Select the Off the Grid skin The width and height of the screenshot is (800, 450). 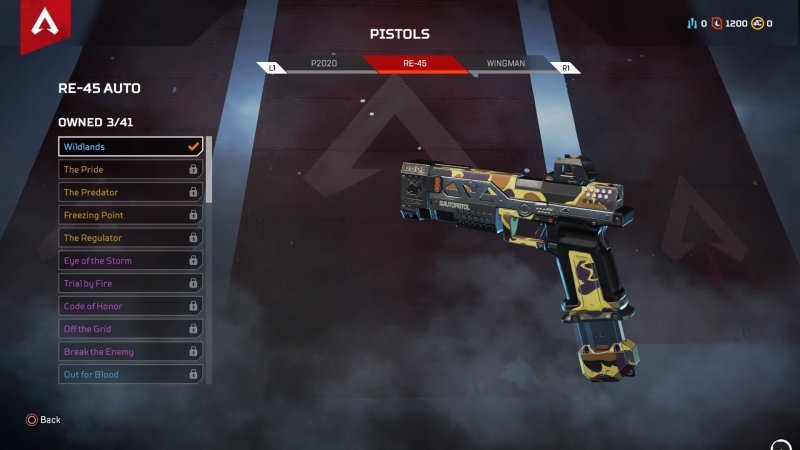click(x=130, y=329)
